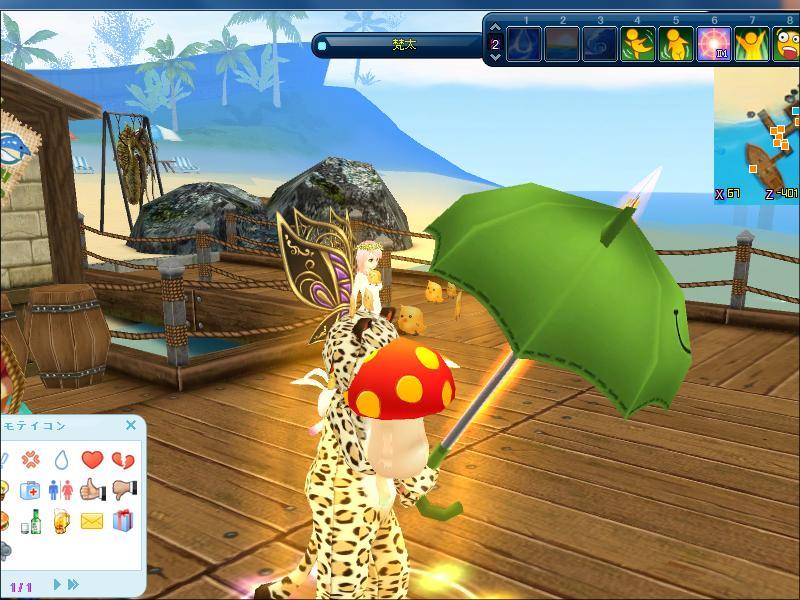
Task: Close the emoticon panel
Action: coord(131,425)
